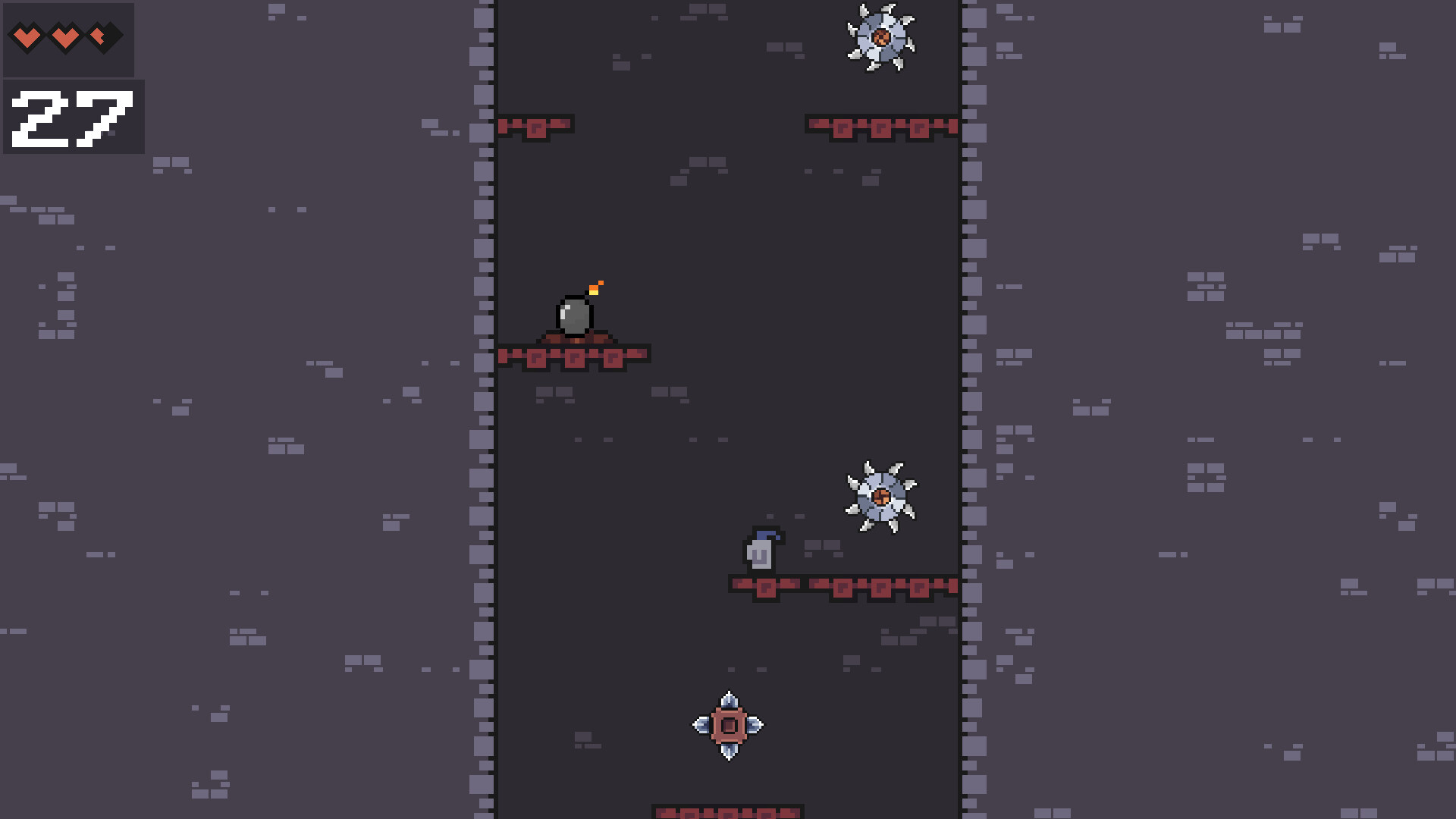Image resolution: width=1456 pixels, height=819 pixels.
Task: Toggle the second heart in the health display
Action: click(64, 35)
